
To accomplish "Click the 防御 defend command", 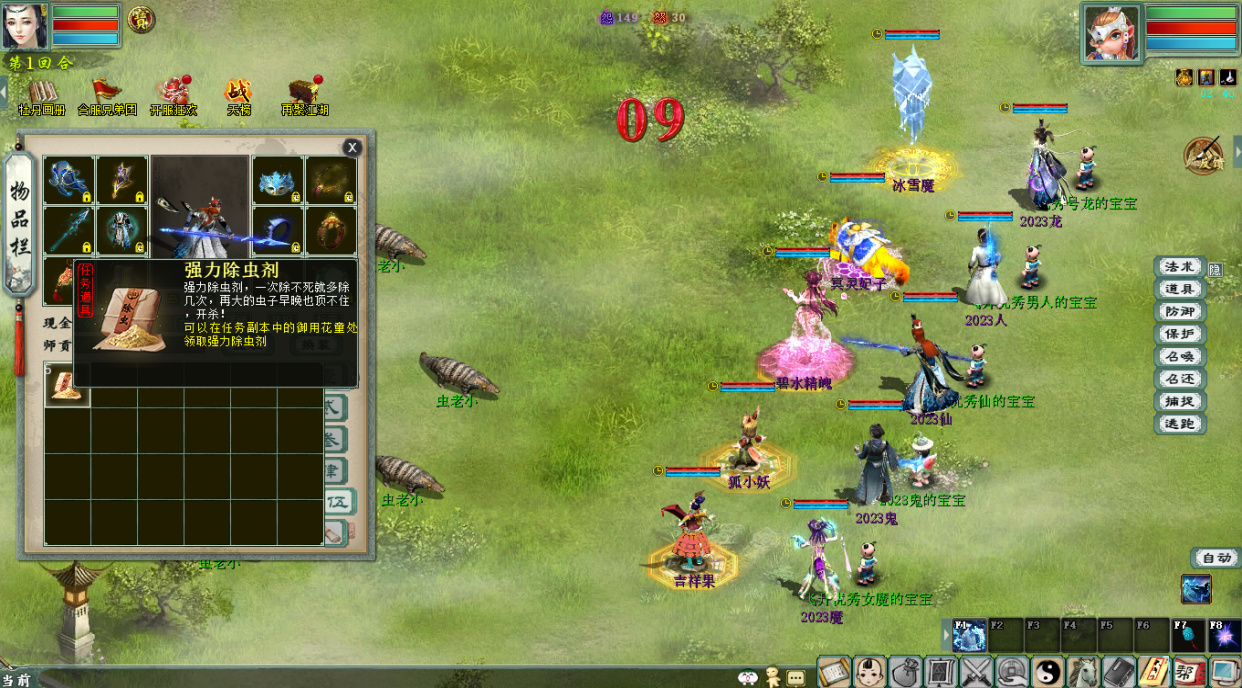I will pyautogui.click(x=1179, y=312).
